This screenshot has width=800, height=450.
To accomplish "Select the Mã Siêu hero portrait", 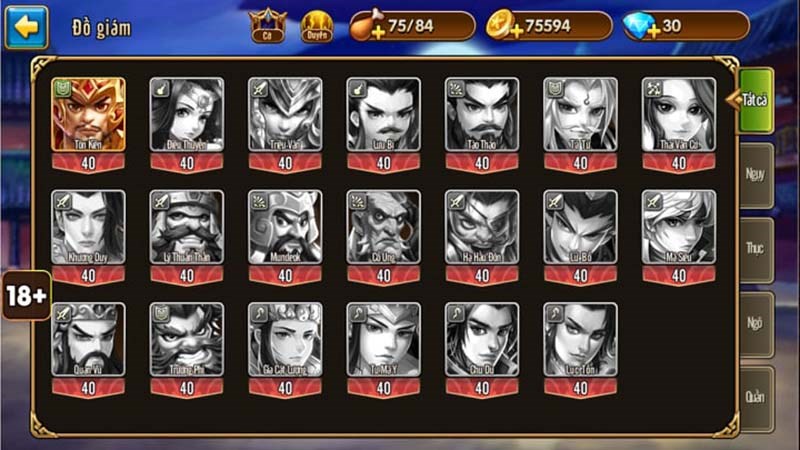I will point(679,228).
